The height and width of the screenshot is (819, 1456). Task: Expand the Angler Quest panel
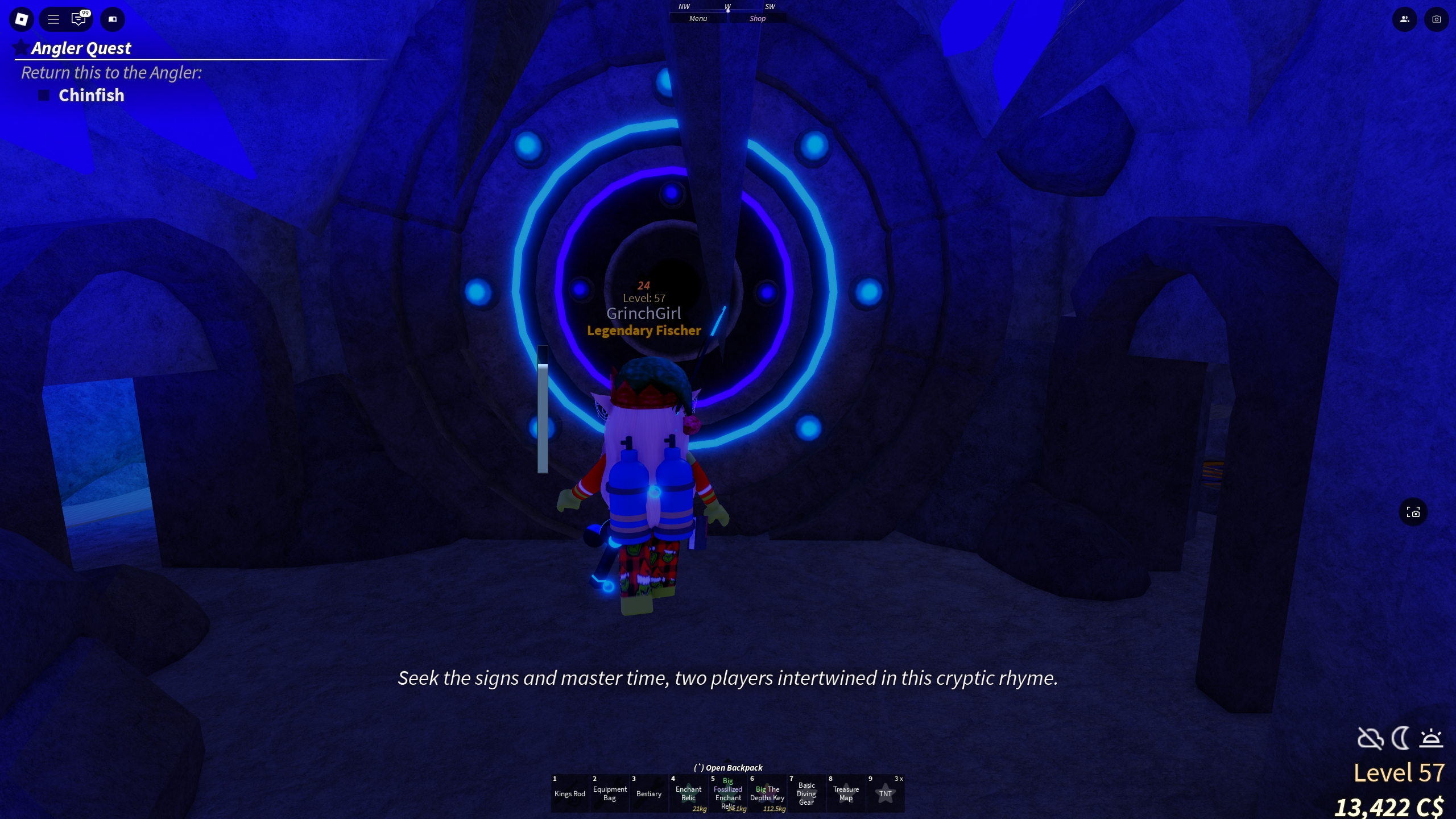[80, 48]
